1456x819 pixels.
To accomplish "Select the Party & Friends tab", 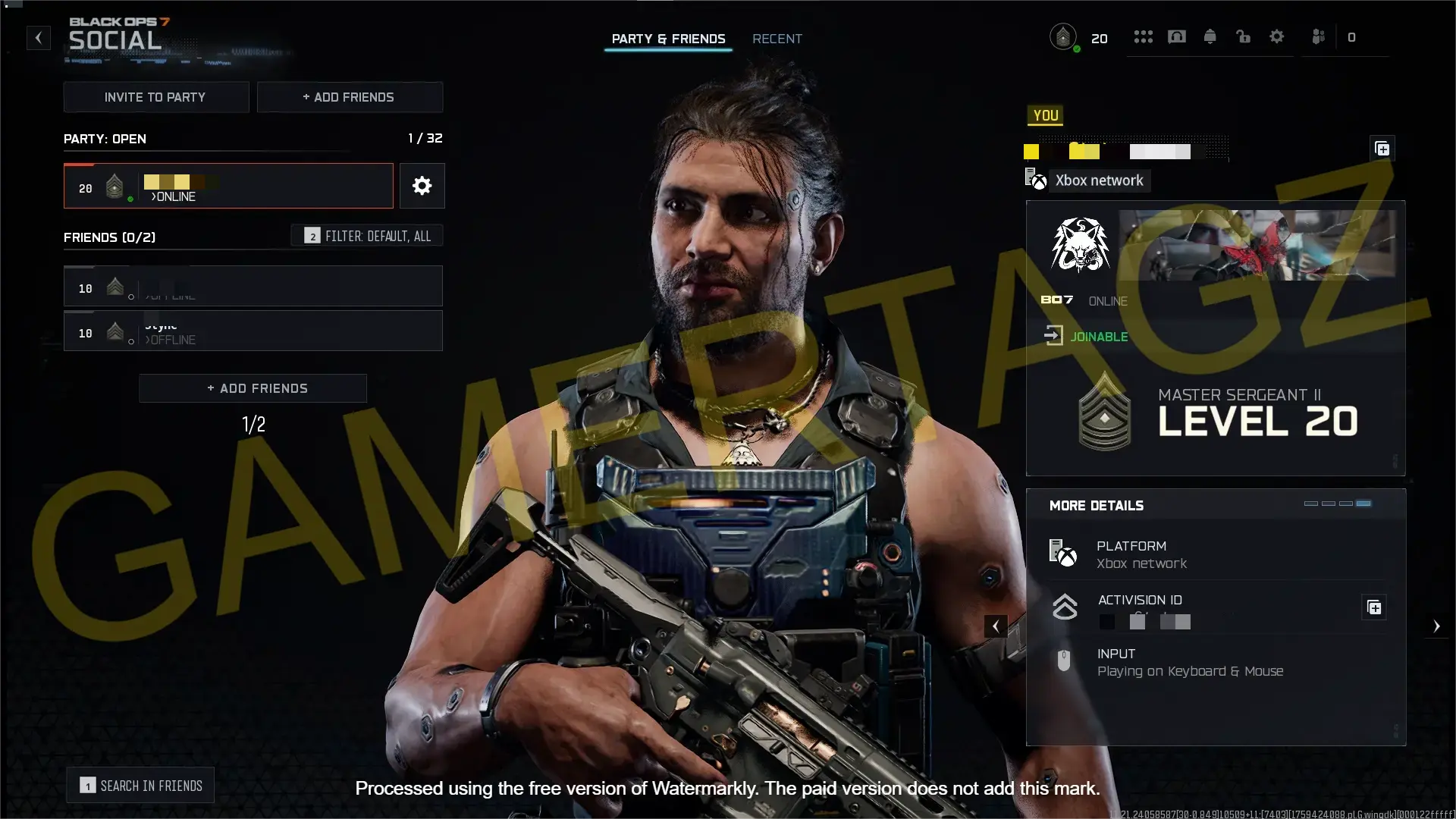I will tap(668, 39).
